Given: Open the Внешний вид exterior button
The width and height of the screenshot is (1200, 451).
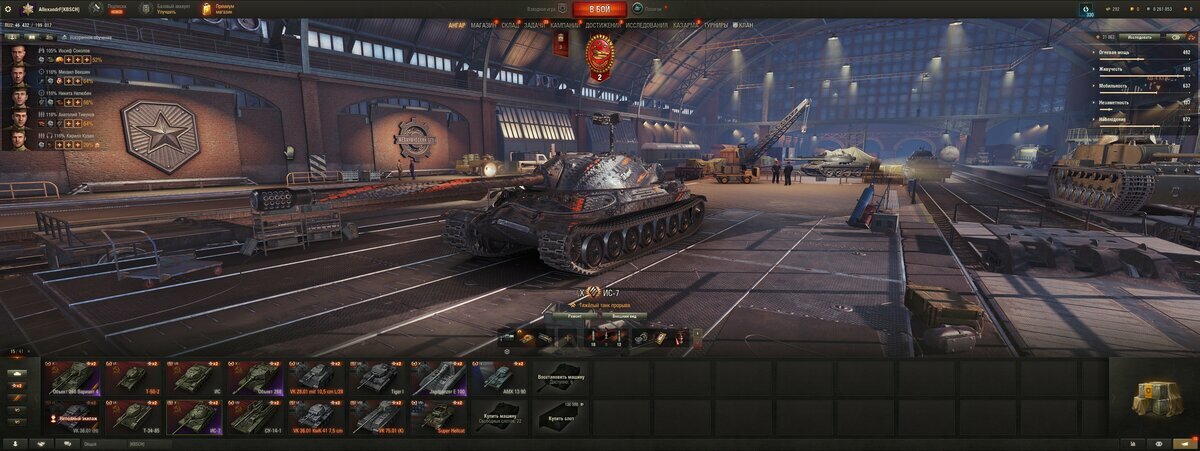Looking at the screenshot, I should (x=626, y=315).
